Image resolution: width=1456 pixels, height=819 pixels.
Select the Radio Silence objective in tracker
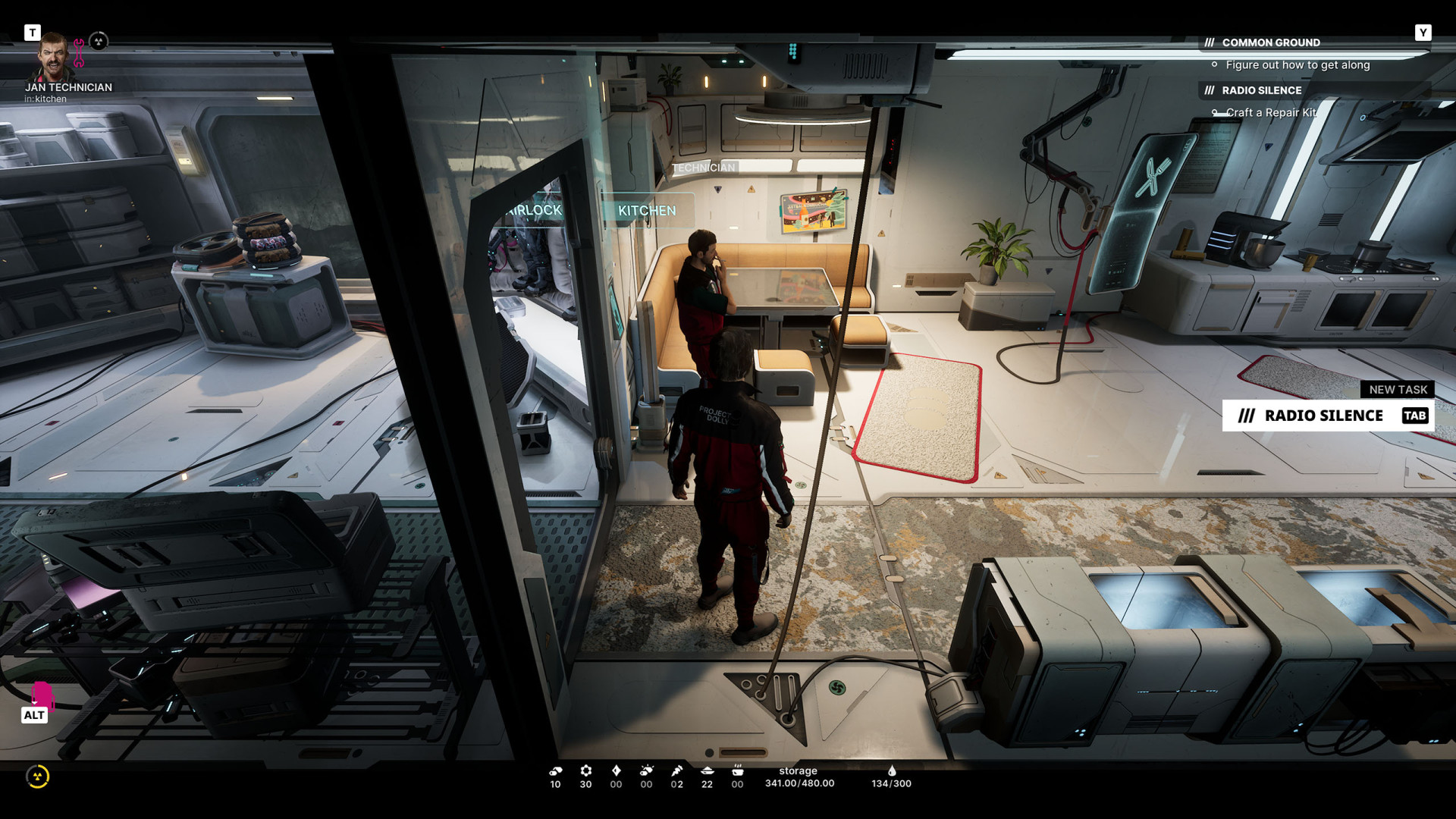[x=1261, y=90]
